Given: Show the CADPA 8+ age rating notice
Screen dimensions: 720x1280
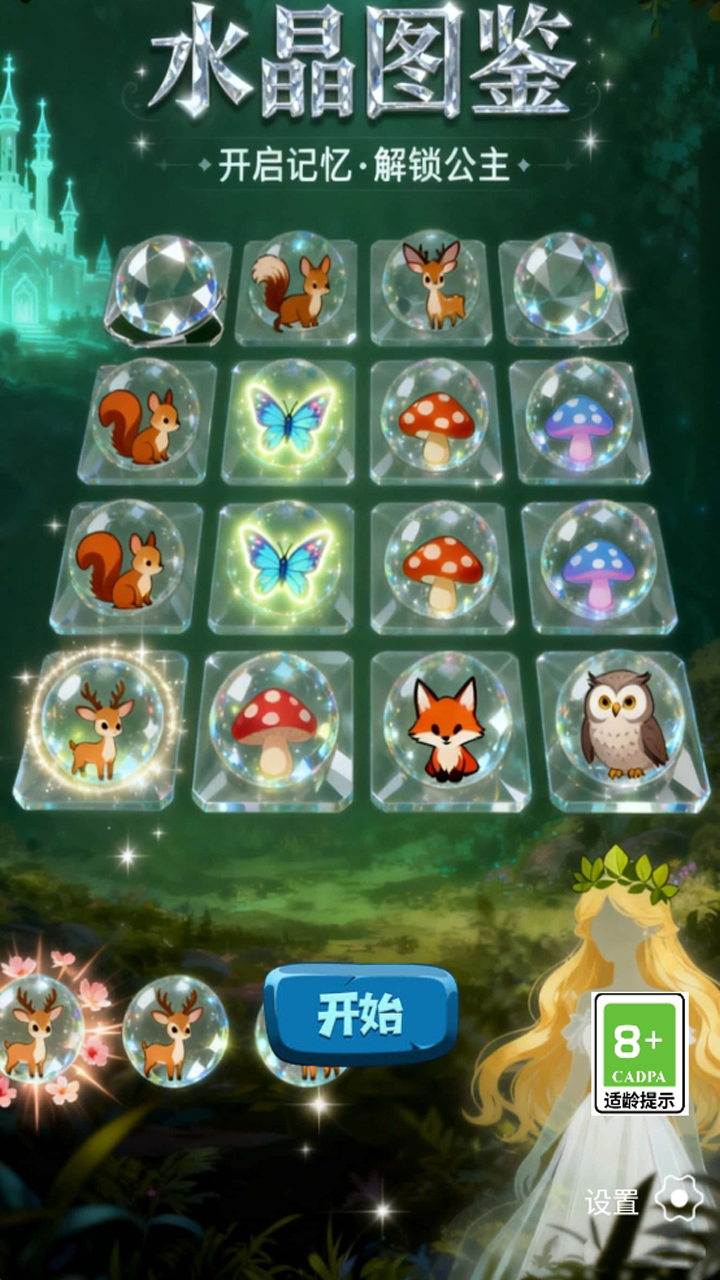Looking at the screenshot, I should pos(640,1054).
